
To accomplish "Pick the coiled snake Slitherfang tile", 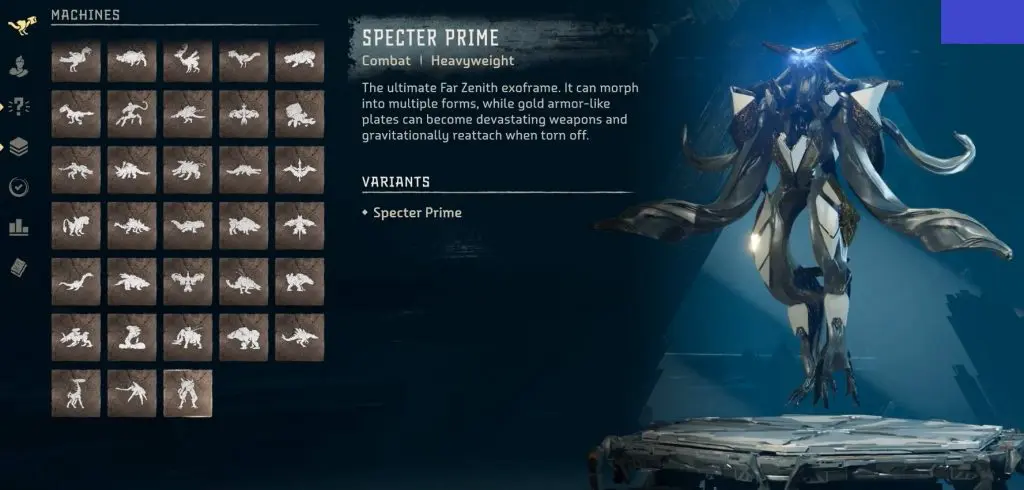I will (132, 338).
